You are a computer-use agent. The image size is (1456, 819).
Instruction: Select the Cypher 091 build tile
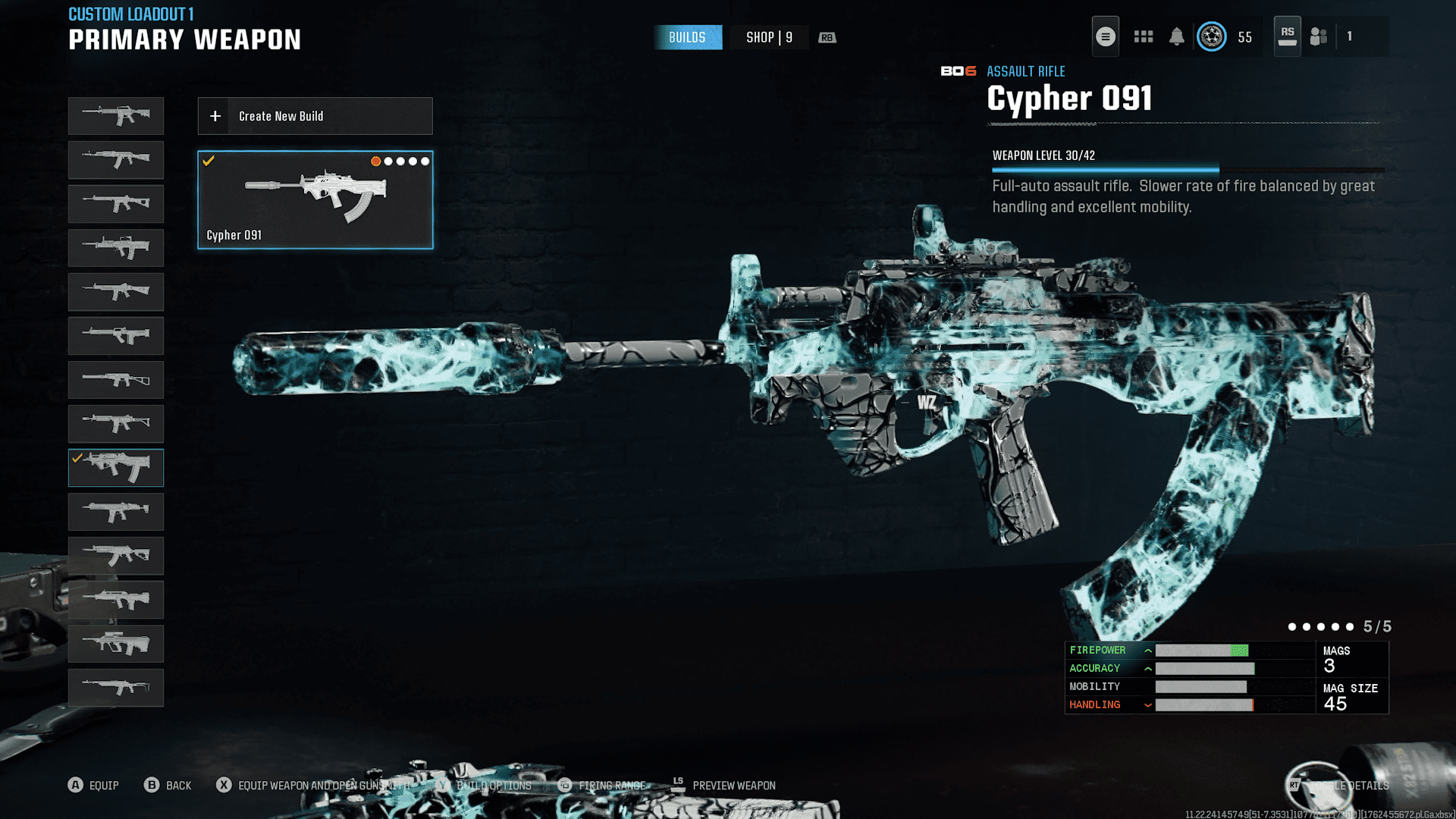(x=315, y=199)
